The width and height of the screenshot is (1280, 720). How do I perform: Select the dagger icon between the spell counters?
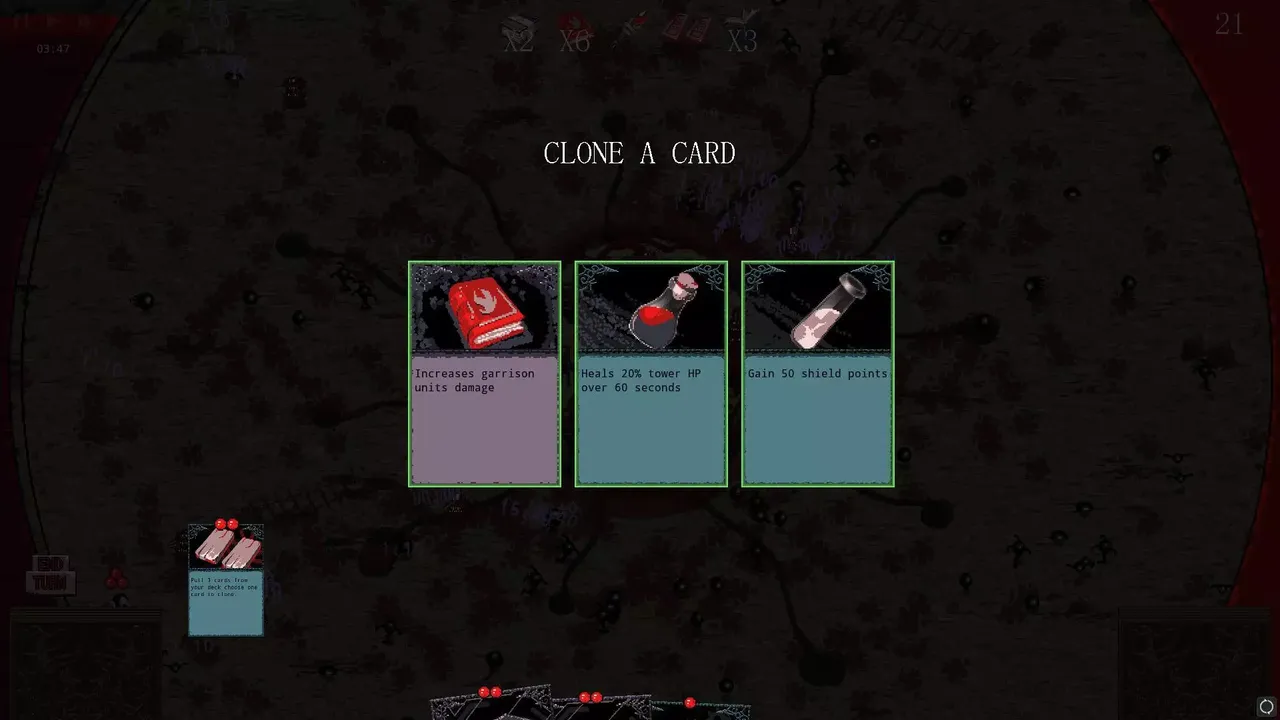tap(628, 25)
